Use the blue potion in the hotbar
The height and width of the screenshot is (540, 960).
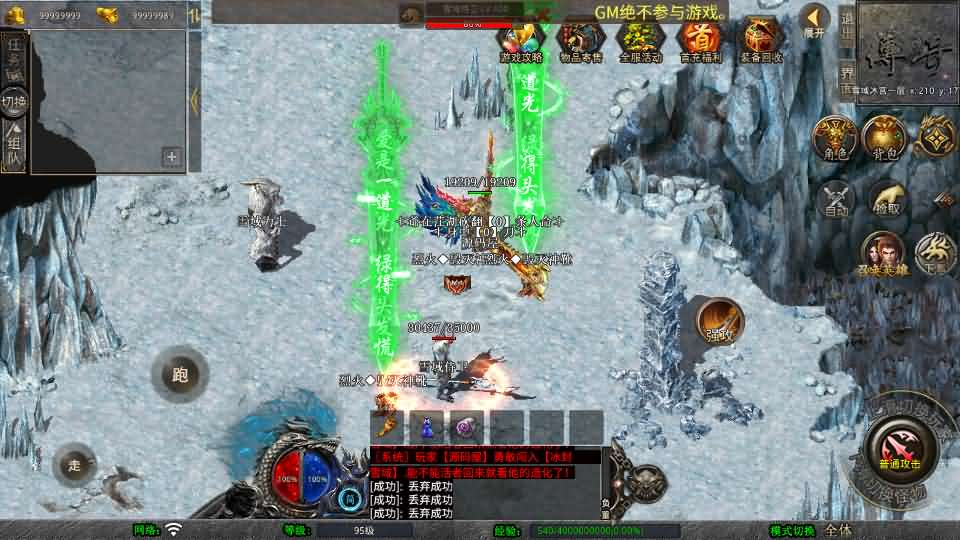tap(427, 427)
